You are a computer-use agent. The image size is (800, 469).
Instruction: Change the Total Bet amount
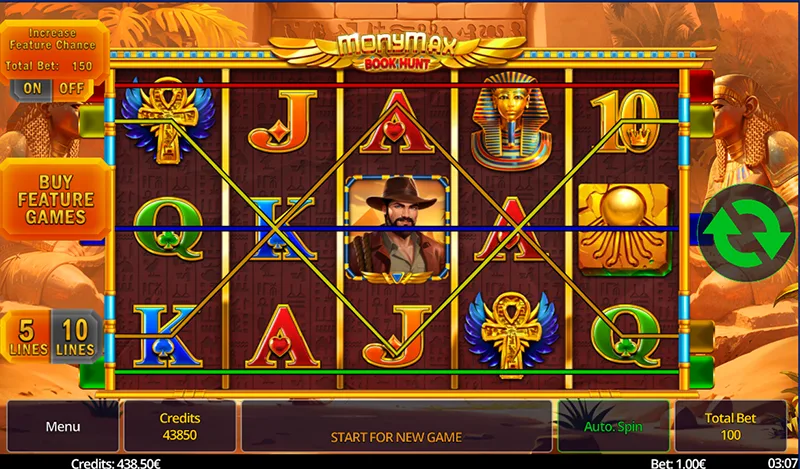point(730,427)
